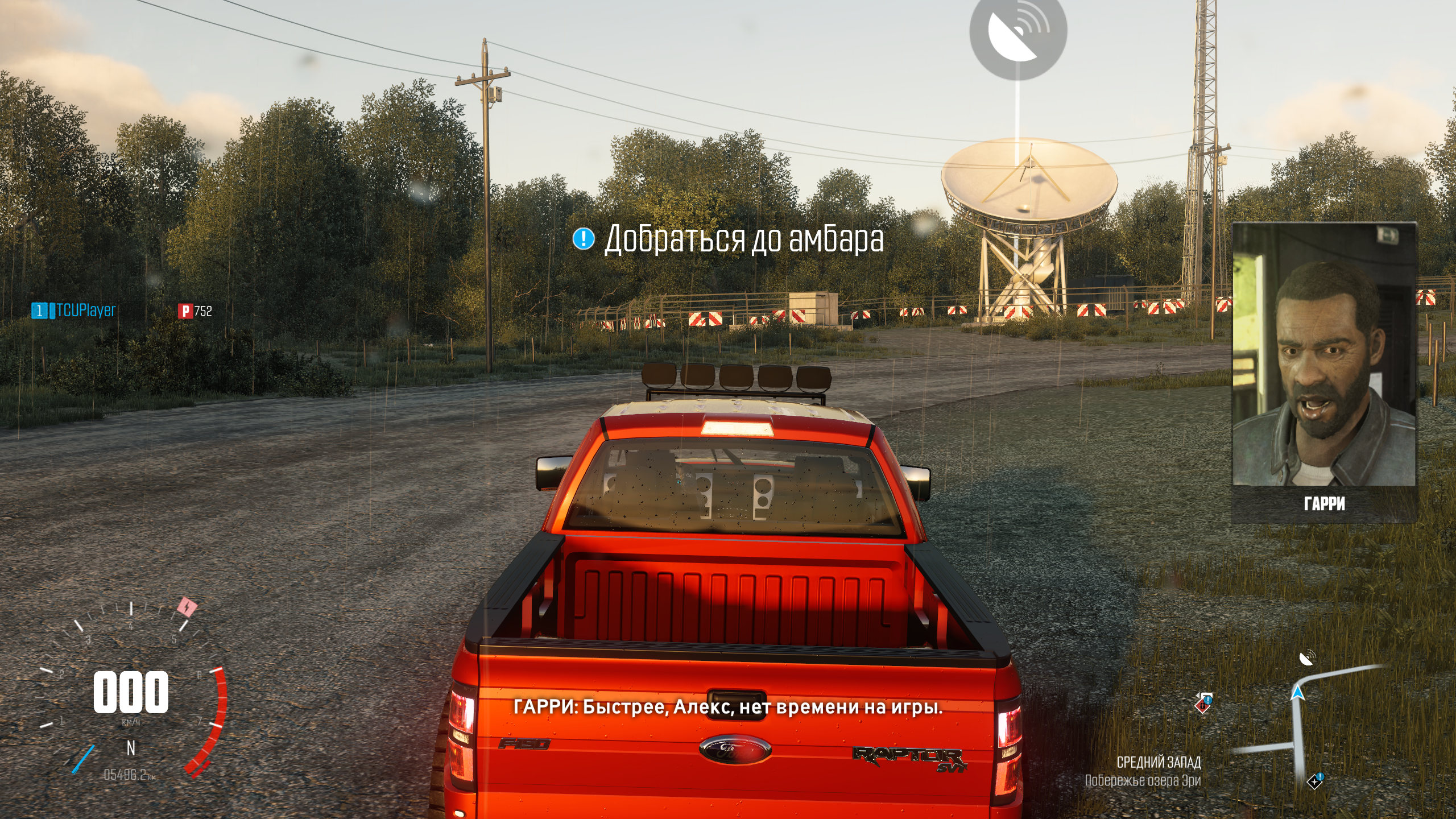Select the "Добраться до амбара" objective tracker
The height and width of the screenshot is (819, 1456).
coord(728,239)
